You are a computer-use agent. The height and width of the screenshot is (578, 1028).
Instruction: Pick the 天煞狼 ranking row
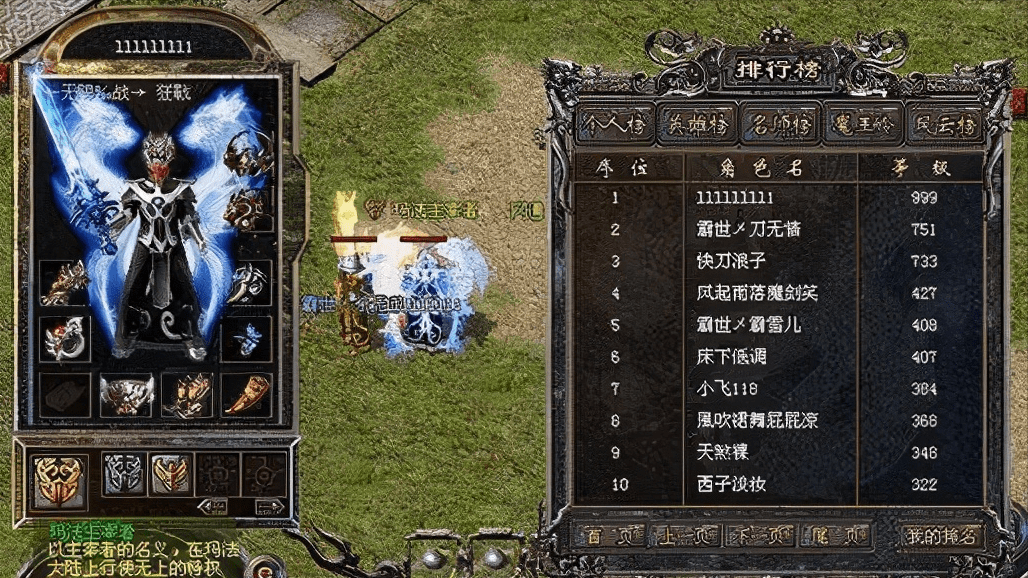pyautogui.click(x=736, y=453)
